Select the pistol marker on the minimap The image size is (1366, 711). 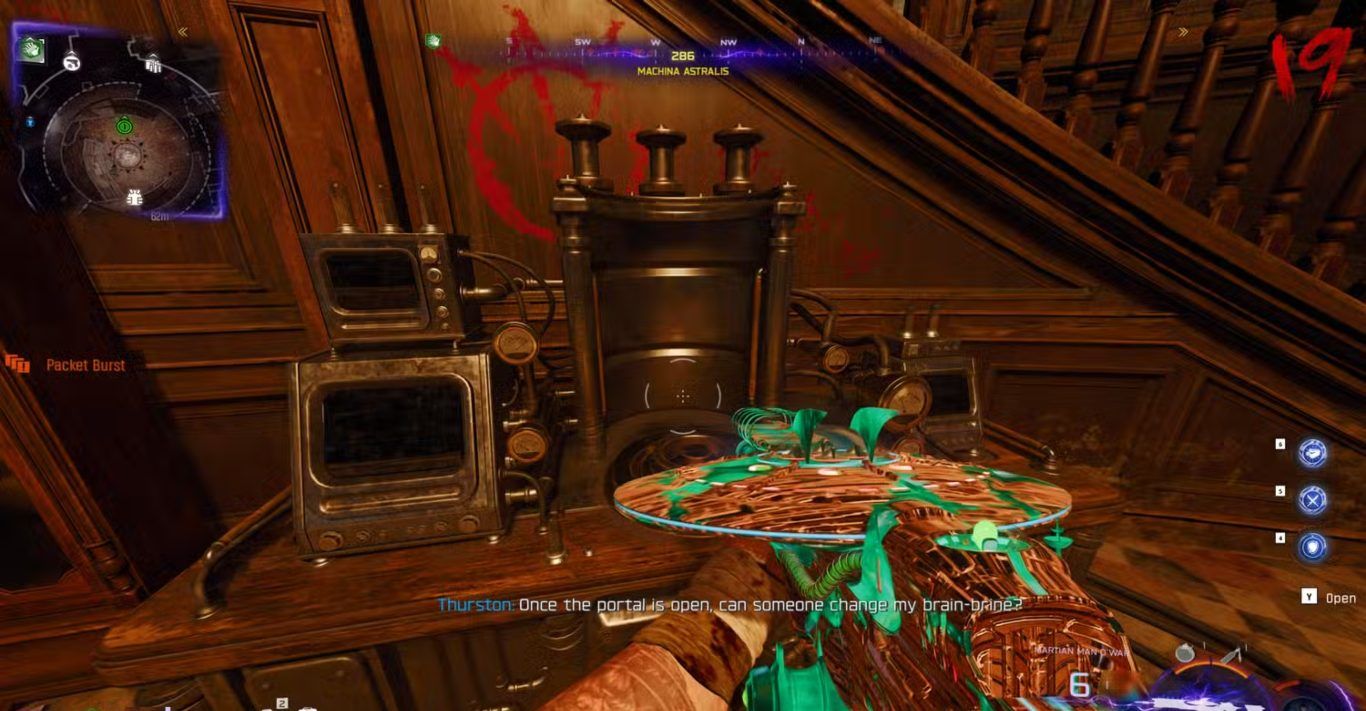pyautogui.click(x=72, y=62)
